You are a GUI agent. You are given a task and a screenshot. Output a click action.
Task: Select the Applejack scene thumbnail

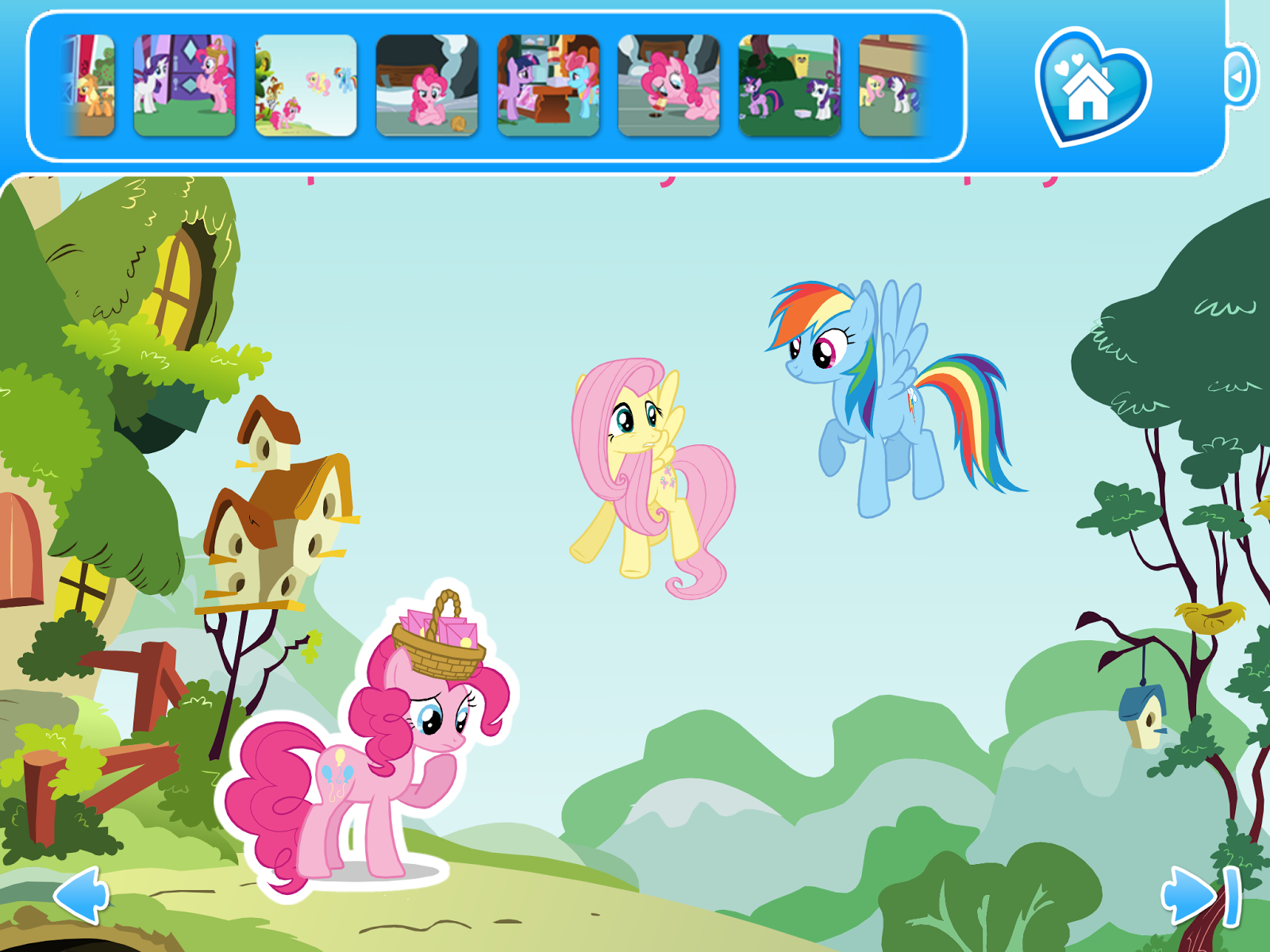[x=90, y=85]
